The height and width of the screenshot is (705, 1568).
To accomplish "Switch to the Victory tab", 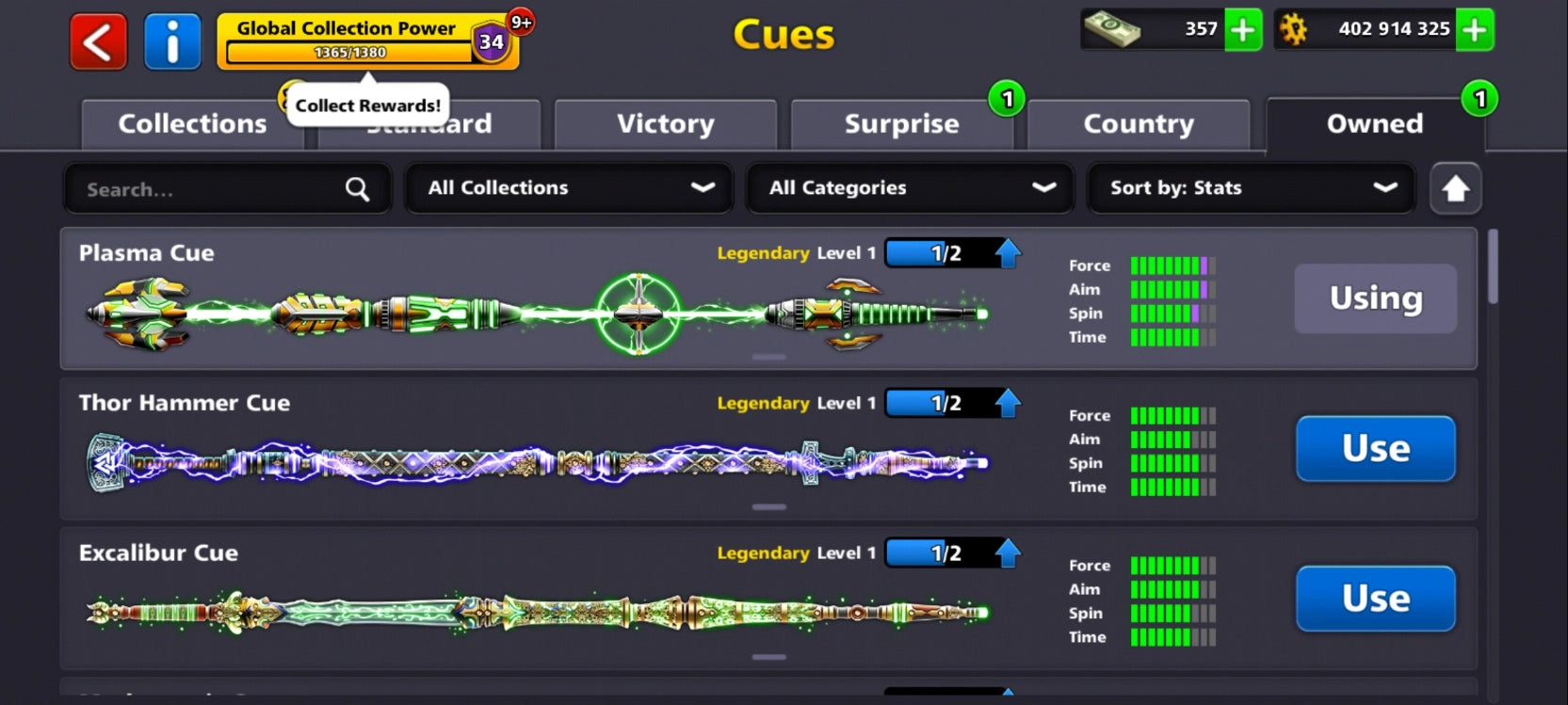I will 665,123.
